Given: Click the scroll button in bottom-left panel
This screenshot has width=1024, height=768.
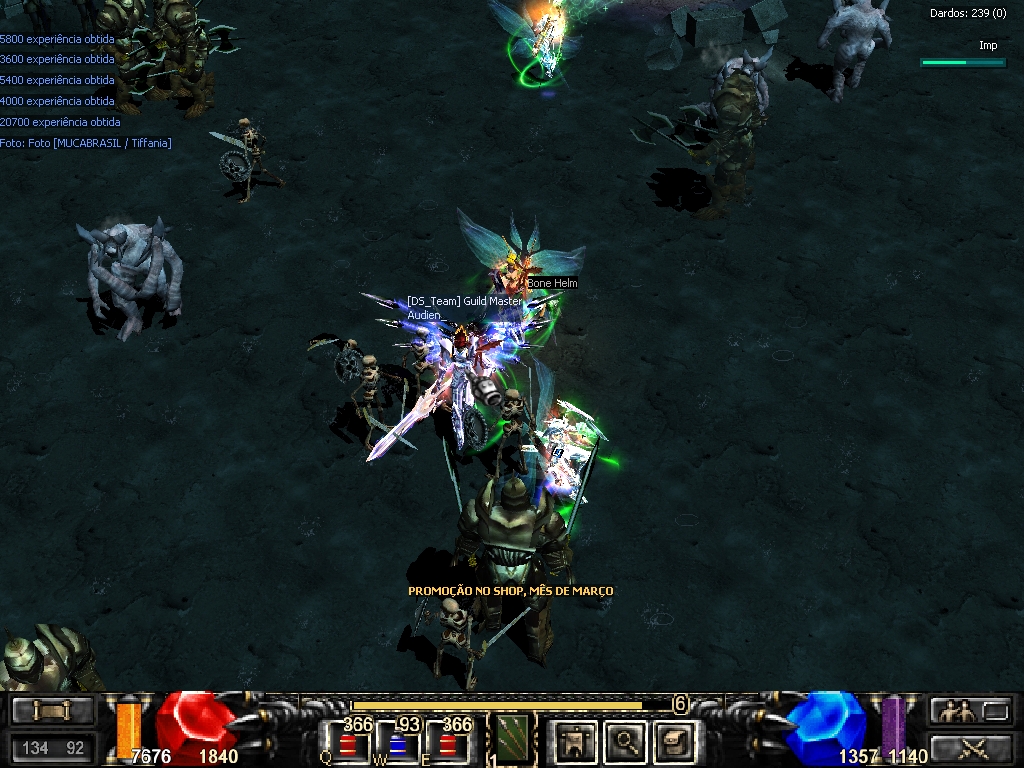Looking at the screenshot, I should 52,711.
